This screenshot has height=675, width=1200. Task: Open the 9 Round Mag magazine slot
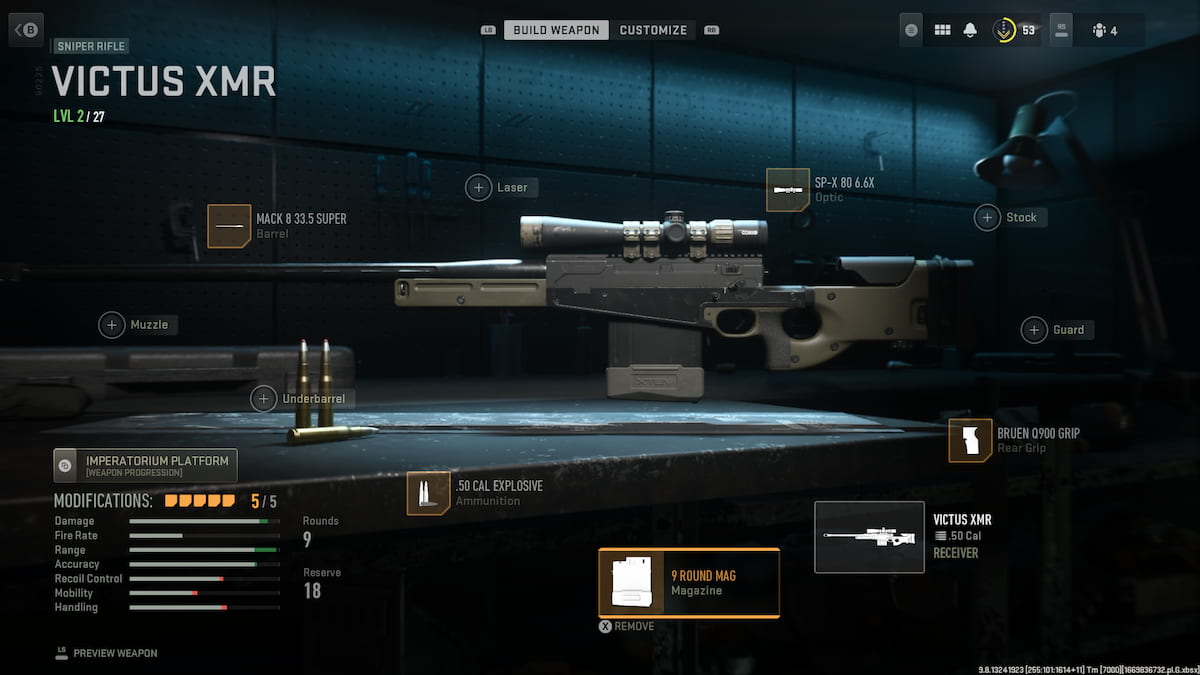(x=689, y=583)
